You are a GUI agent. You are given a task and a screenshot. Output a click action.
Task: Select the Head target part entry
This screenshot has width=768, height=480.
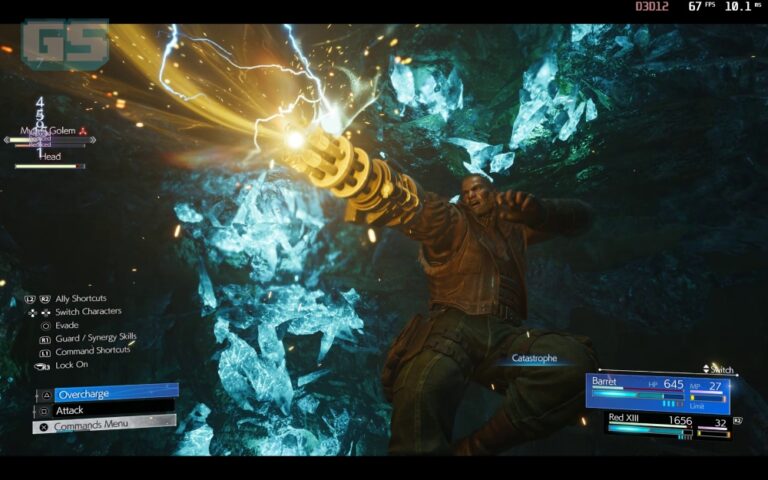pyautogui.click(x=51, y=156)
